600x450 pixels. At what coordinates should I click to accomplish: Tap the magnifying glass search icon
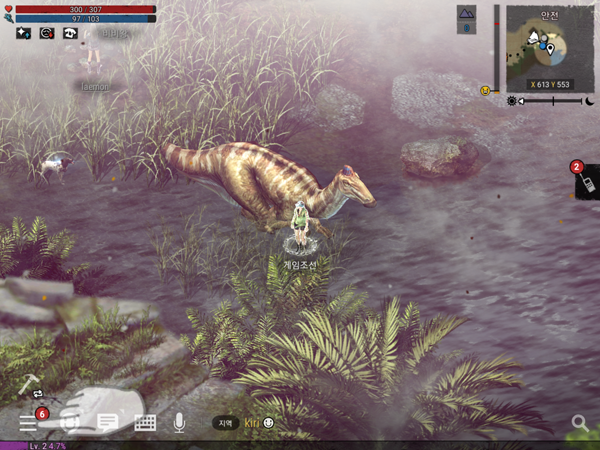click(579, 423)
